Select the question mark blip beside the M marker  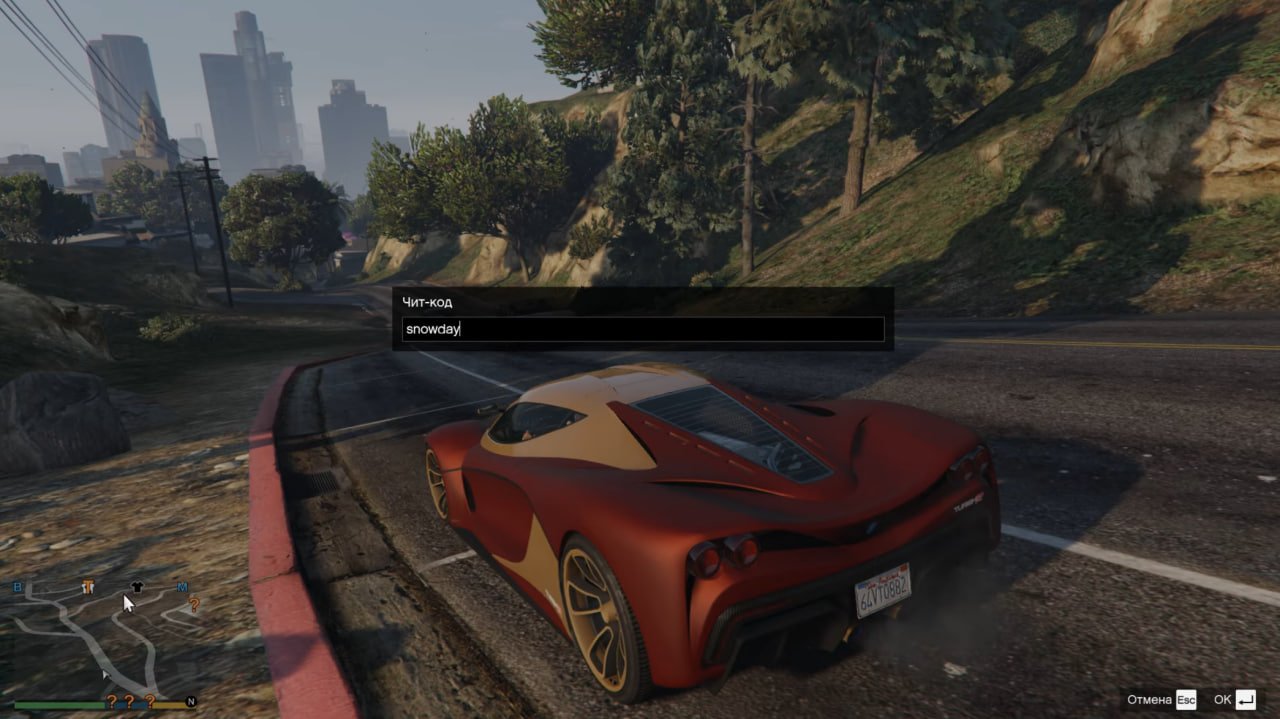[194, 604]
